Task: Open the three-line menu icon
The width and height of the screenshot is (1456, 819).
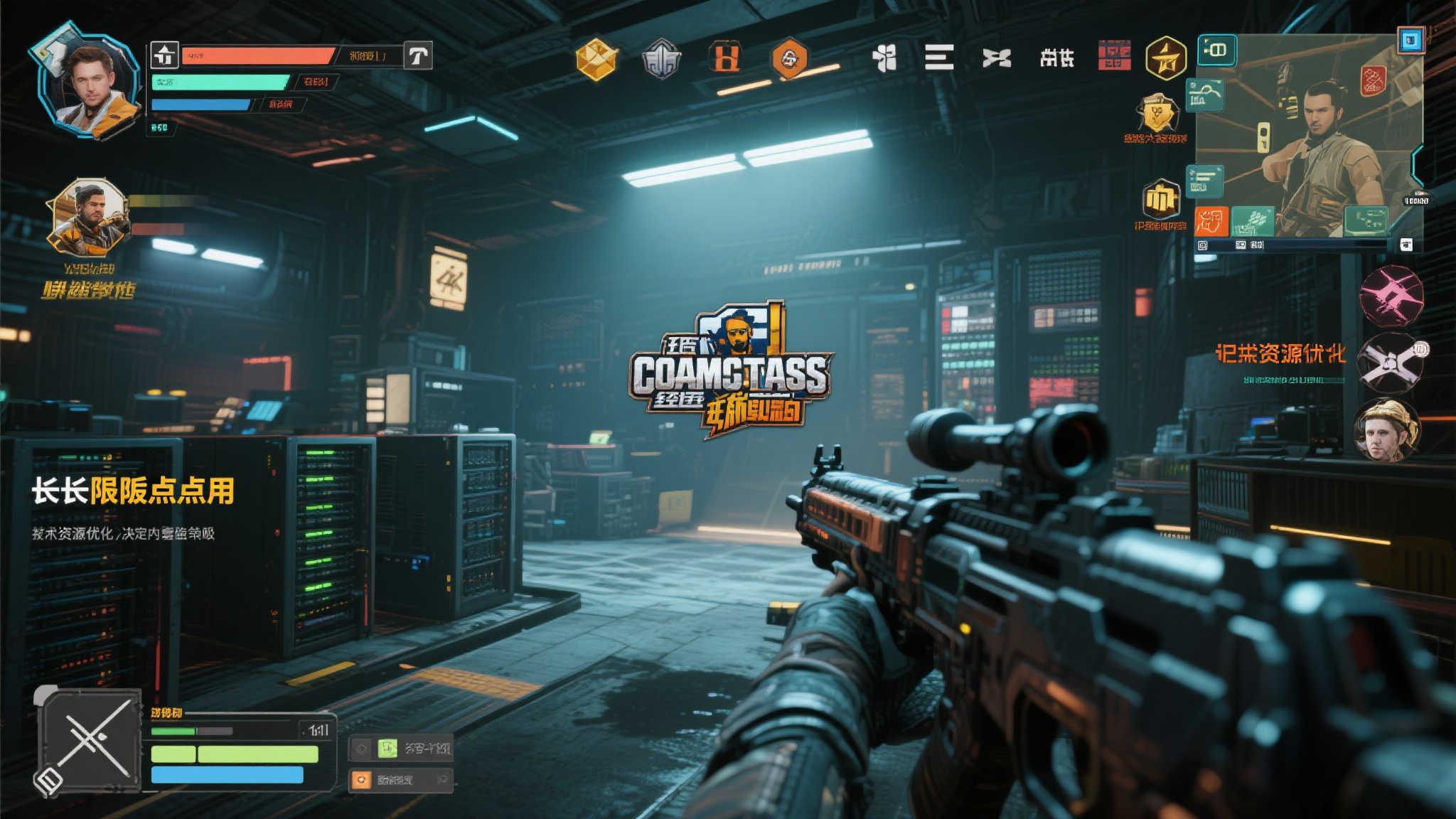Action: 939,57
